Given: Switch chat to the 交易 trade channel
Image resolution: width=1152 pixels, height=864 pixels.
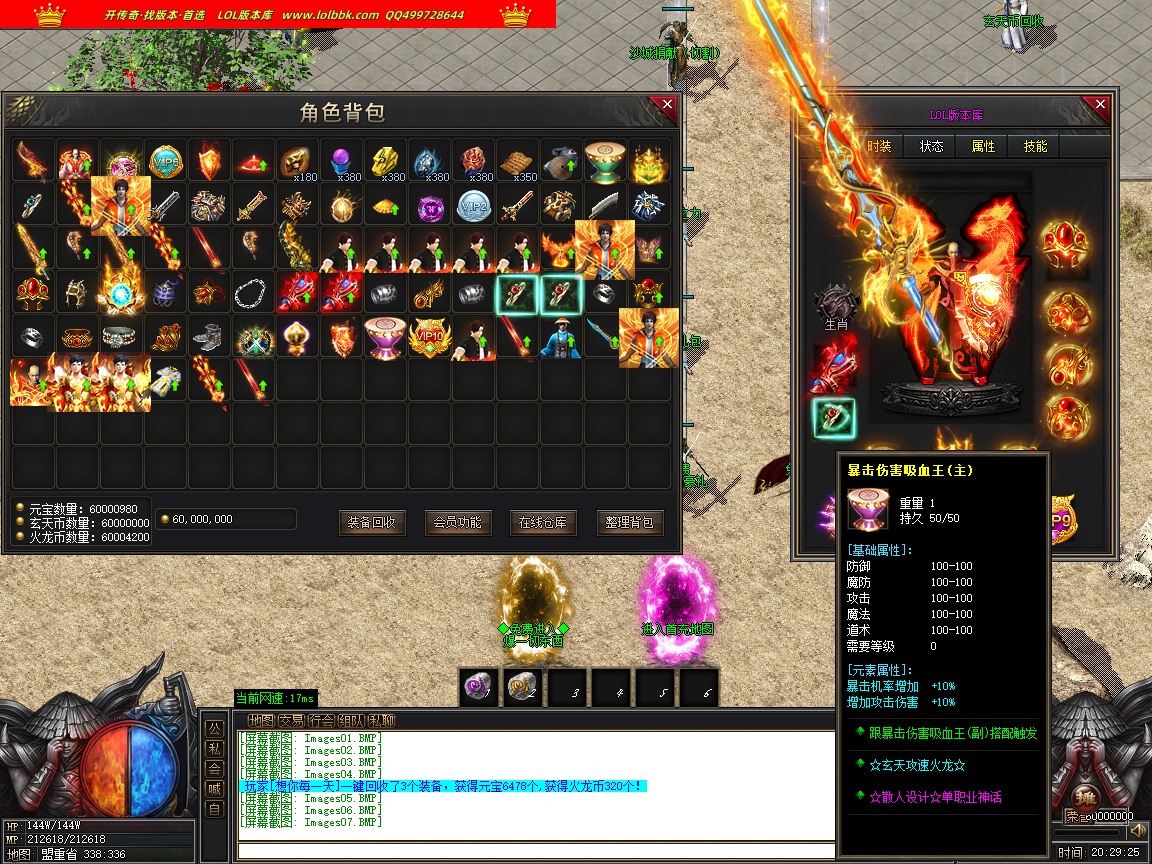Looking at the screenshot, I should pos(291,720).
